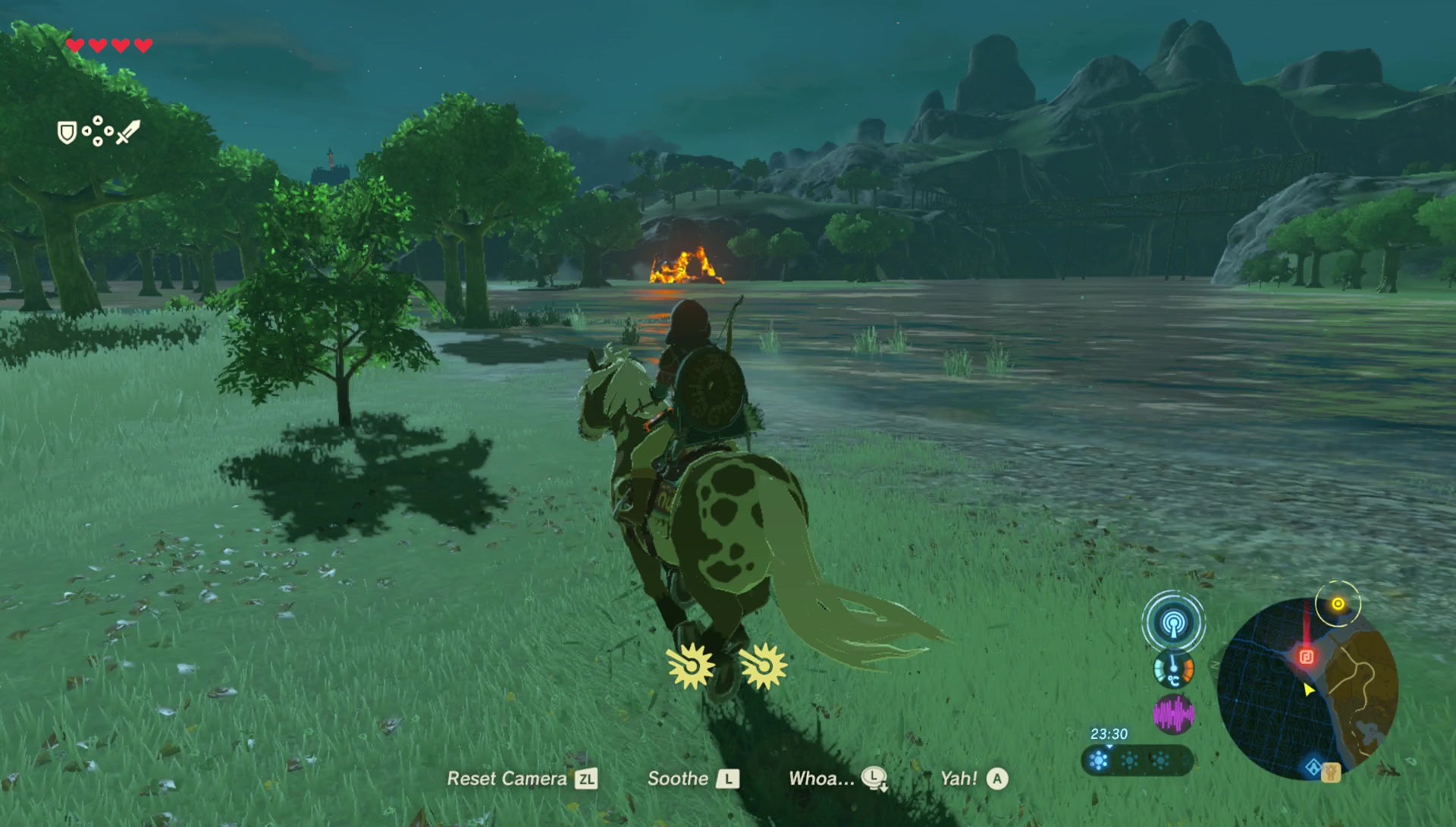1456x827 pixels.
Task: Click the up arrow on the D-pad indicator
Action: tap(98, 119)
